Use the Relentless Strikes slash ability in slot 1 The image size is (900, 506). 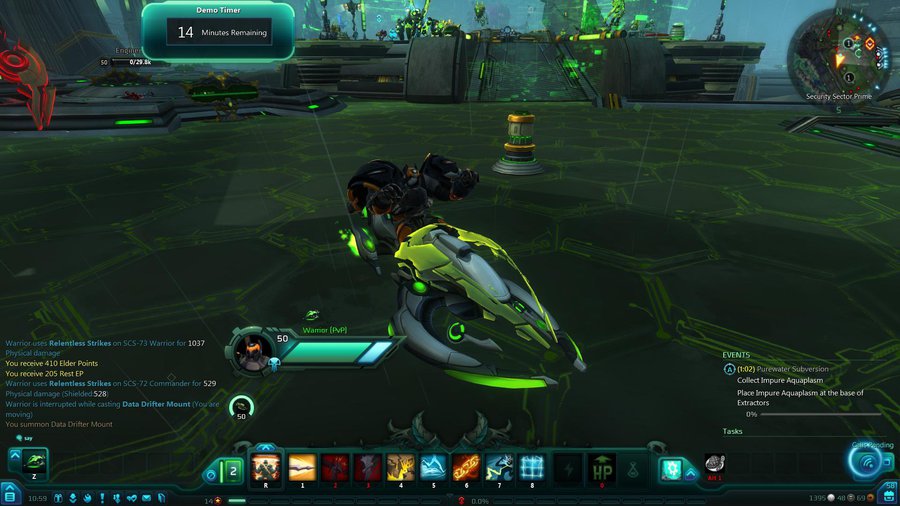(x=302, y=467)
